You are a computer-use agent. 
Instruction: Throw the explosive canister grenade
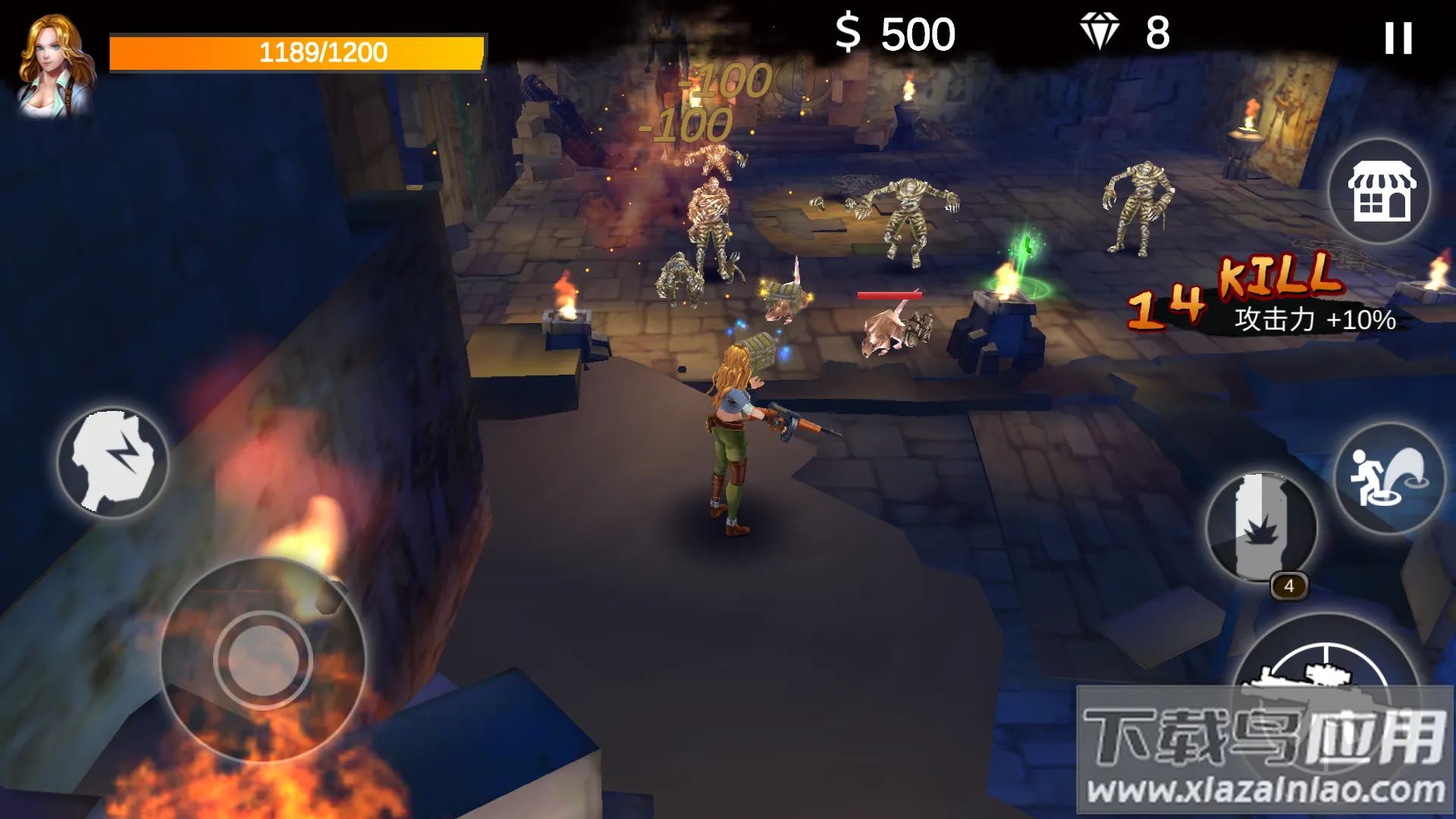pos(1261,528)
